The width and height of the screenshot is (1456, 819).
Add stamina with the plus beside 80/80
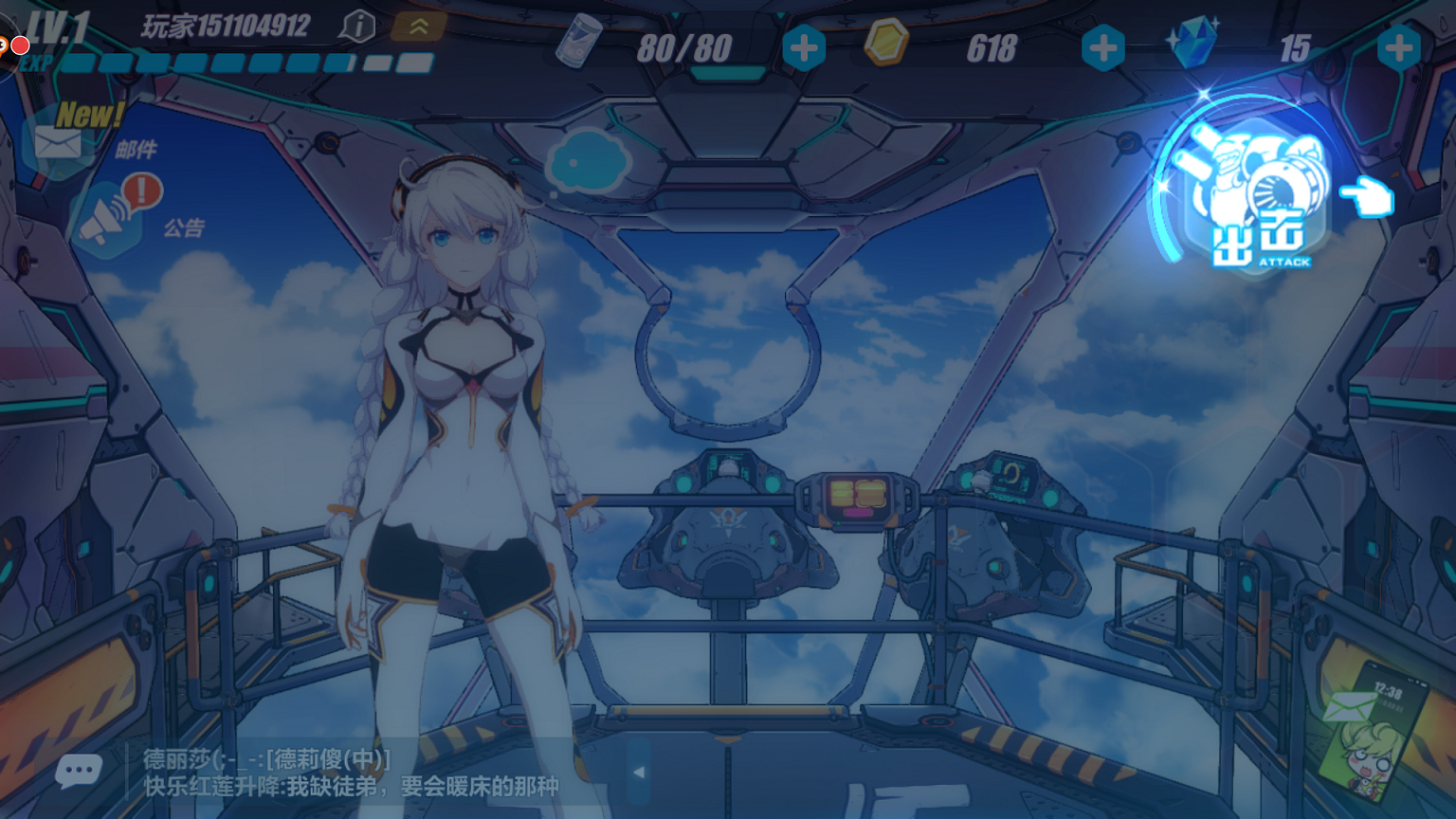coord(803,48)
